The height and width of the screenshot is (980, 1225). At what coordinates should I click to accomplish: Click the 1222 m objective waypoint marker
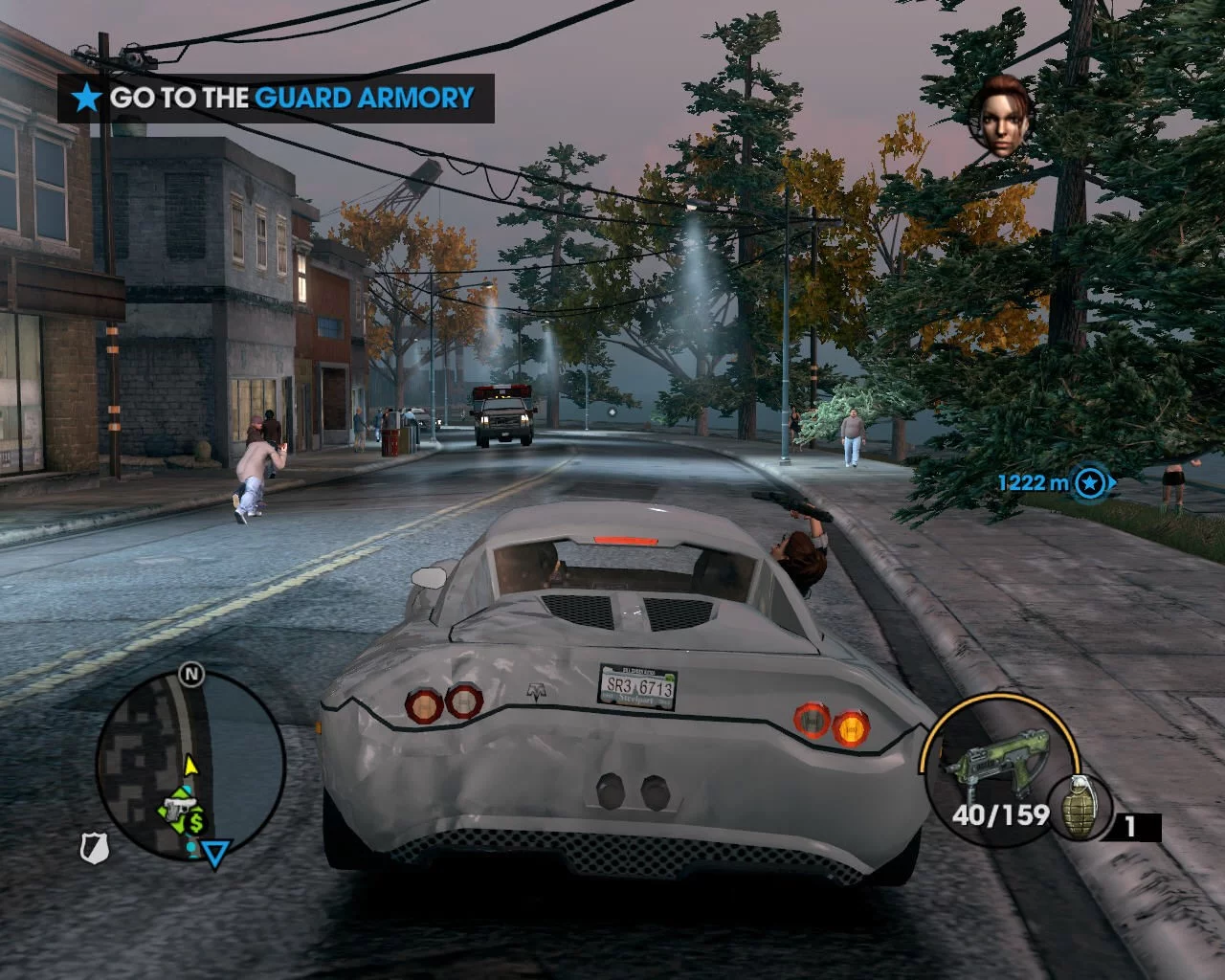coord(1088,482)
